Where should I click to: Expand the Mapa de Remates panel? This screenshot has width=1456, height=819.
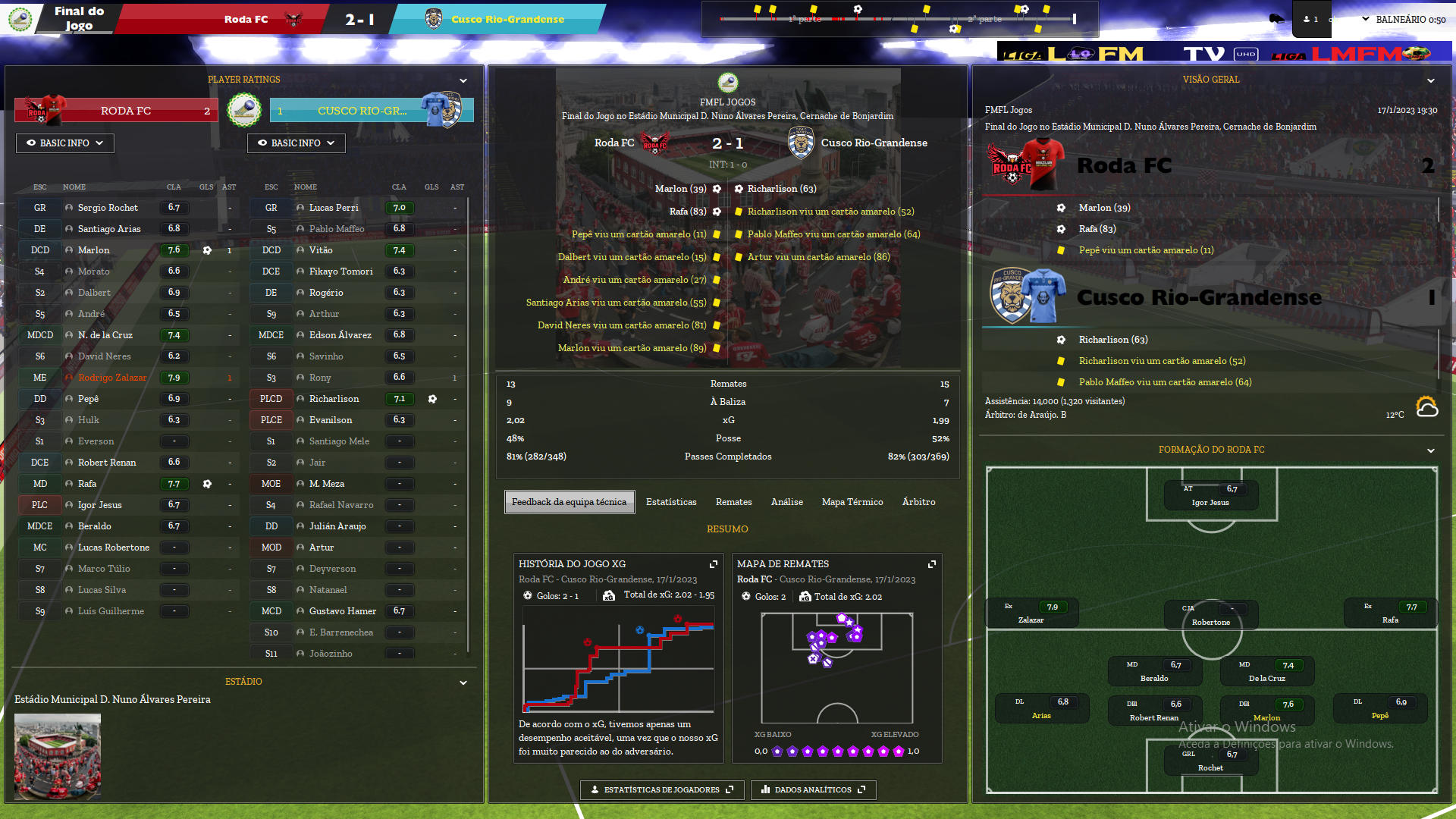[931, 564]
